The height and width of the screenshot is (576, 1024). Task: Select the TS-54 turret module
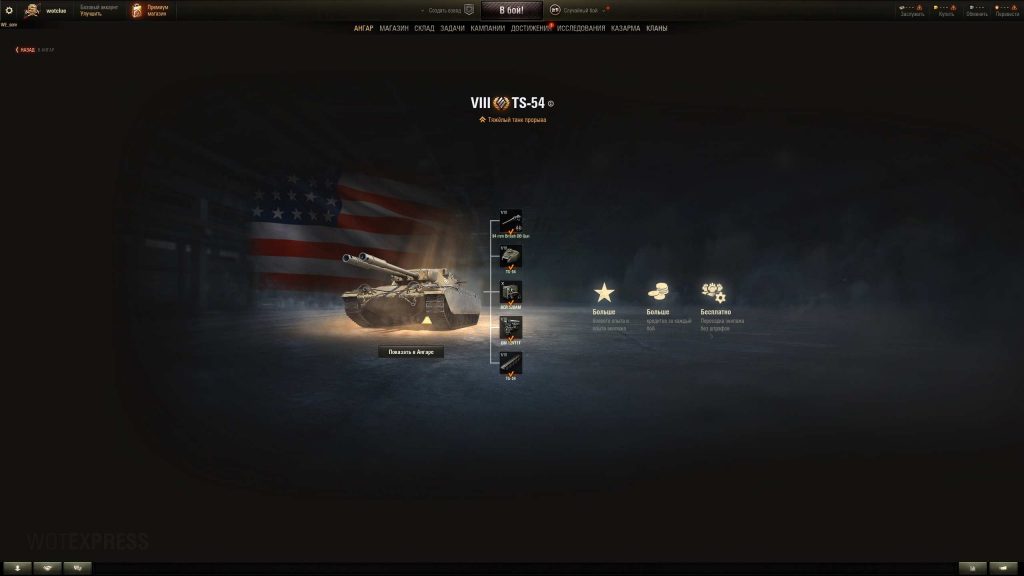click(511, 257)
